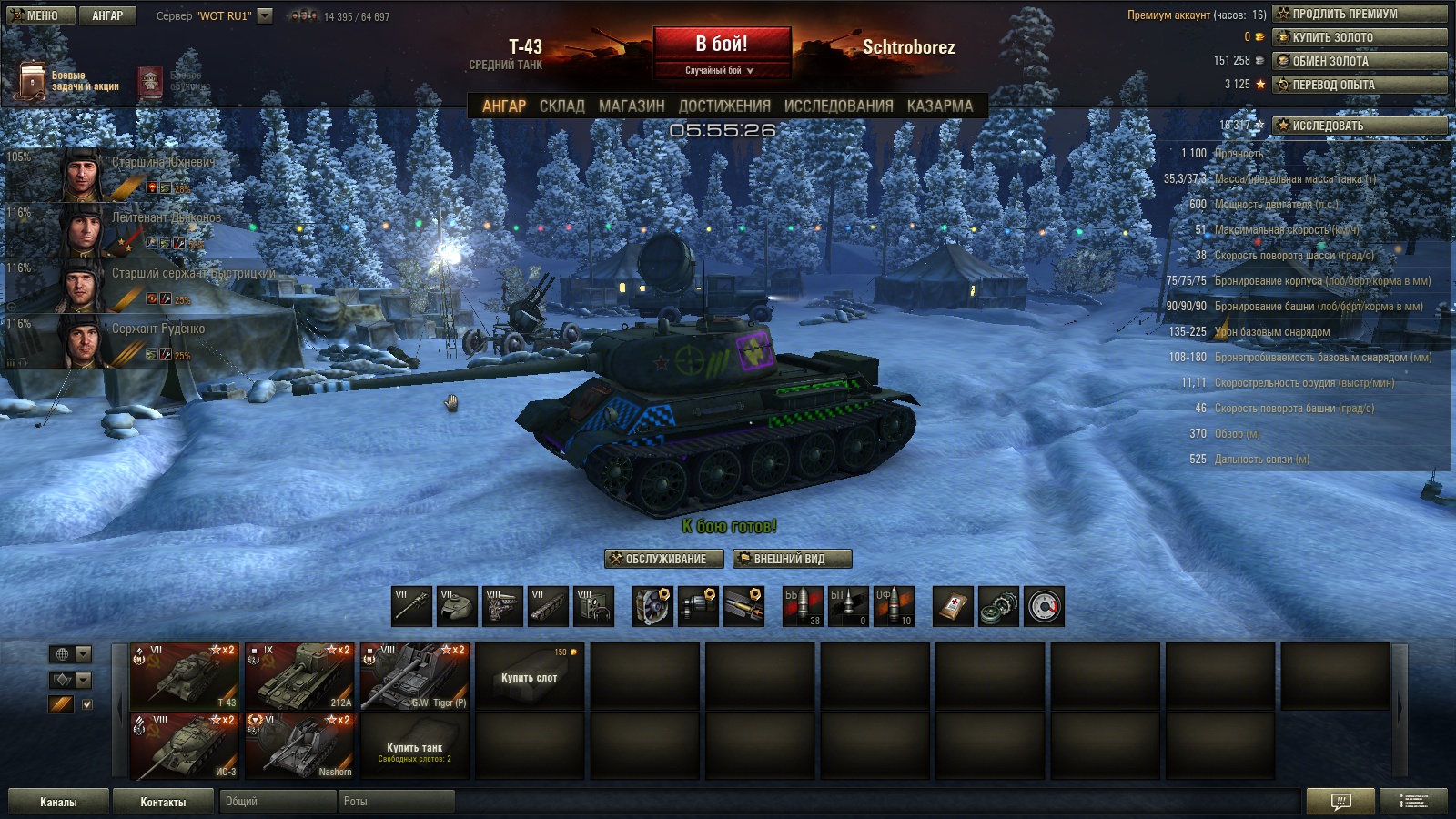This screenshot has width=1456, height=819.
Task: Open the server selection dropdown
Action: pos(265,15)
